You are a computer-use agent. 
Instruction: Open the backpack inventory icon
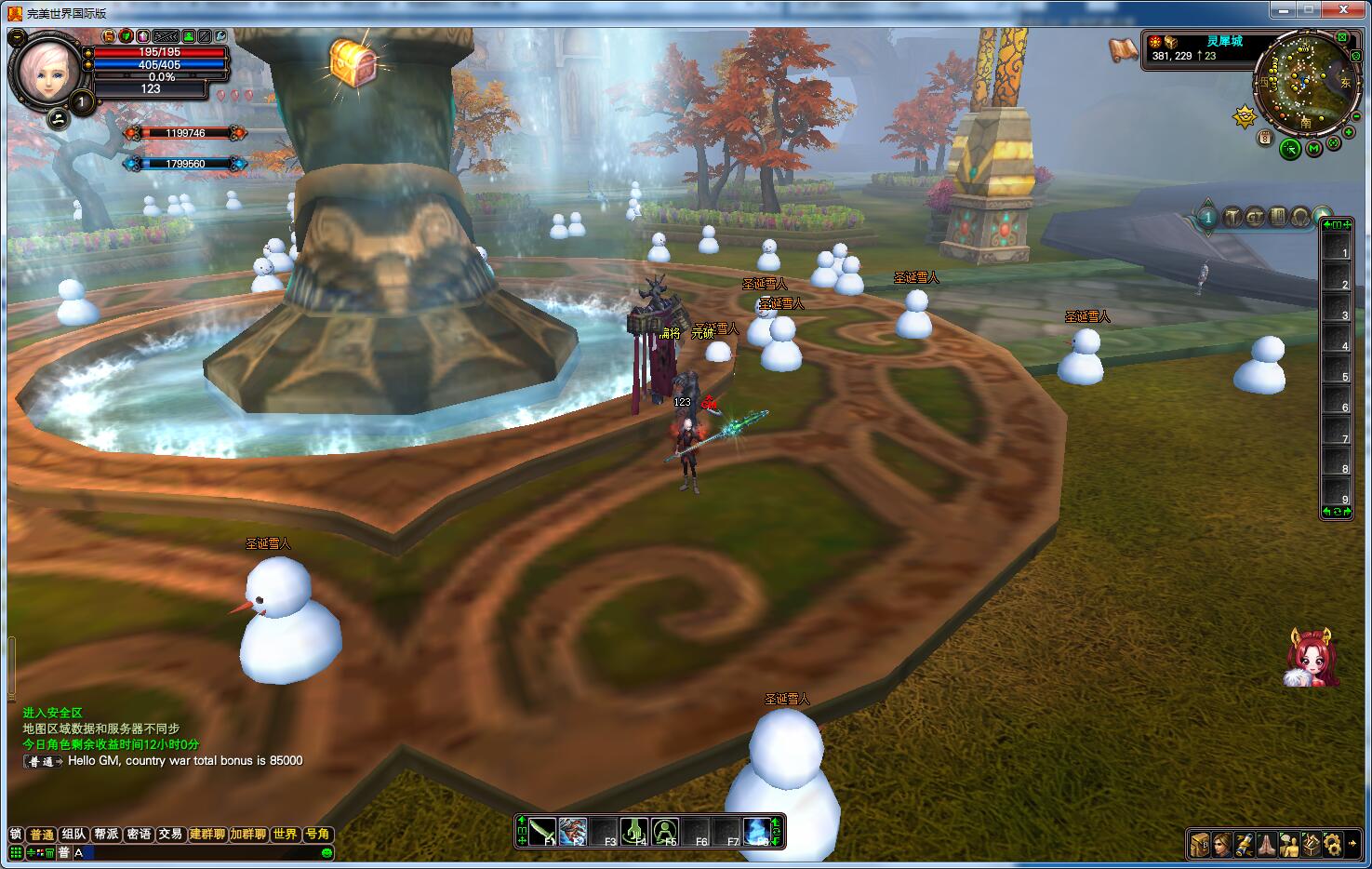pyautogui.click(x=1200, y=844)
